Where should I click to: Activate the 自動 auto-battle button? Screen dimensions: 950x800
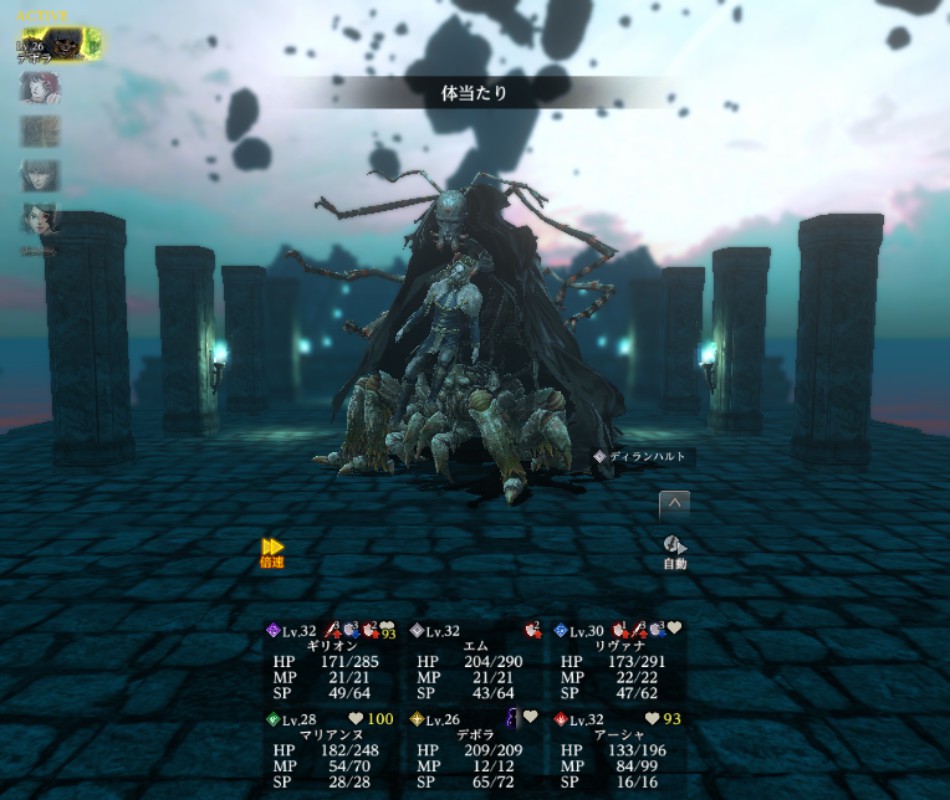pyautogui.click(x=675, y=551)
